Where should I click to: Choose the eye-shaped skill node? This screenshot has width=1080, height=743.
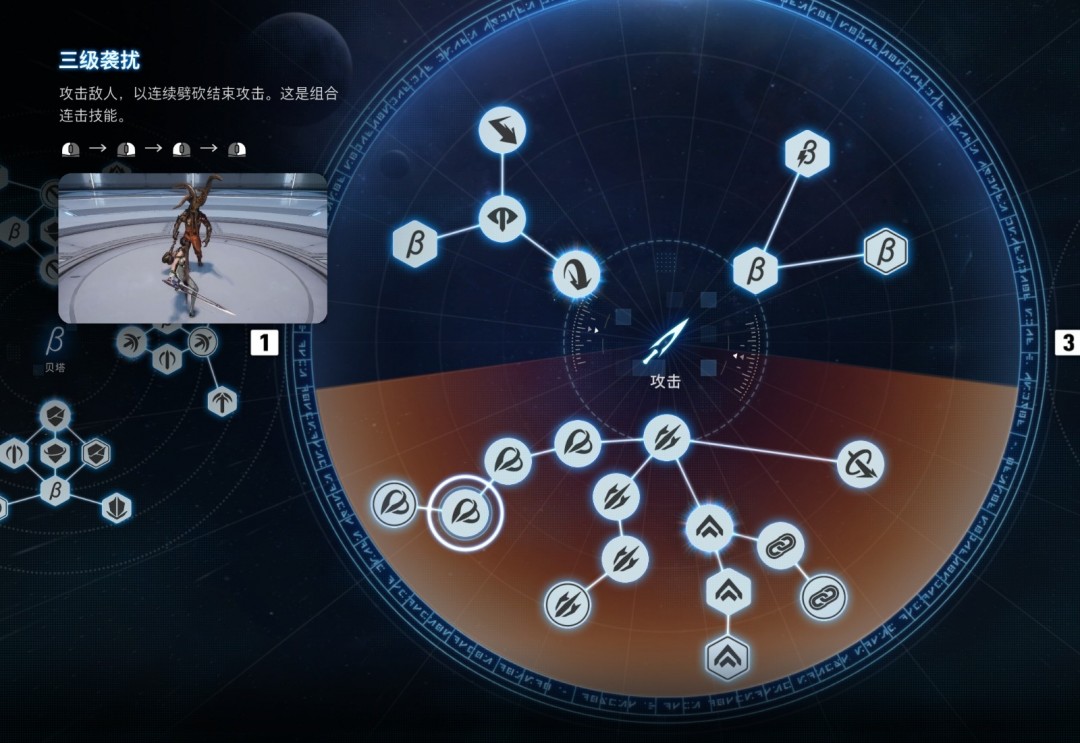tap(502, 219)
